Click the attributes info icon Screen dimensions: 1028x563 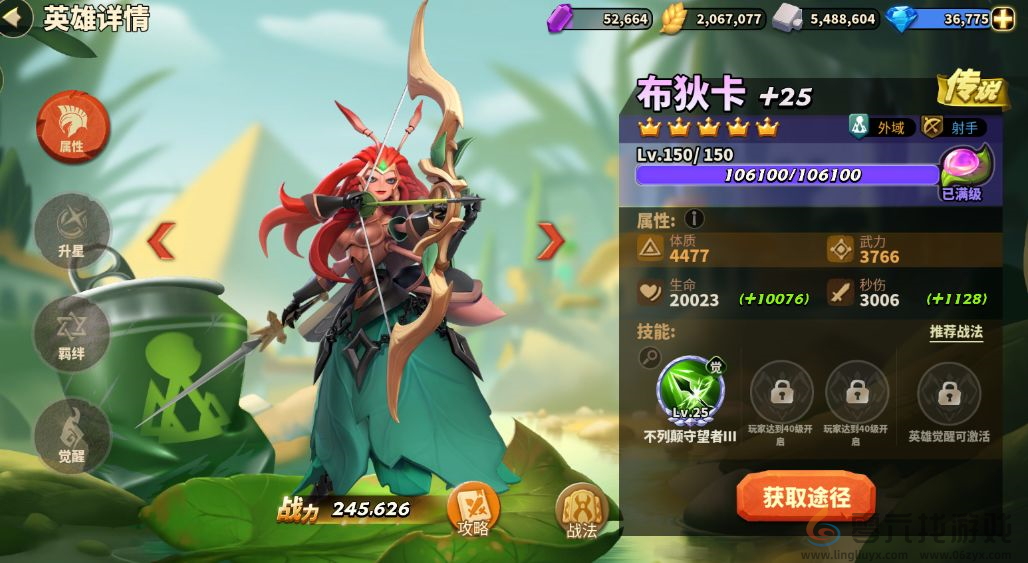click(x=695, y=218)
